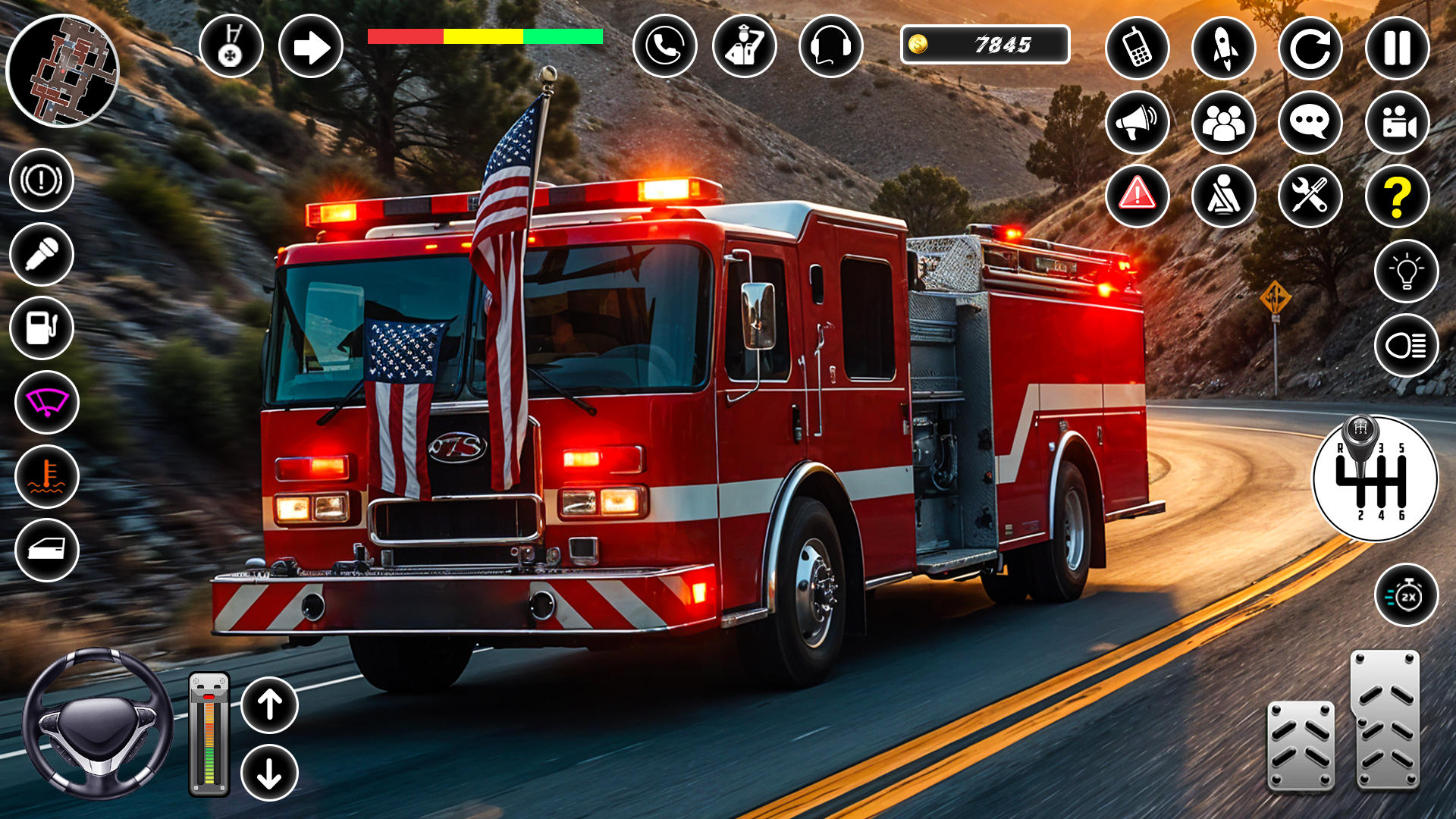The image size is (1456, 819).
Task: Open the mobile phone icon
Action: point(1137,48)
